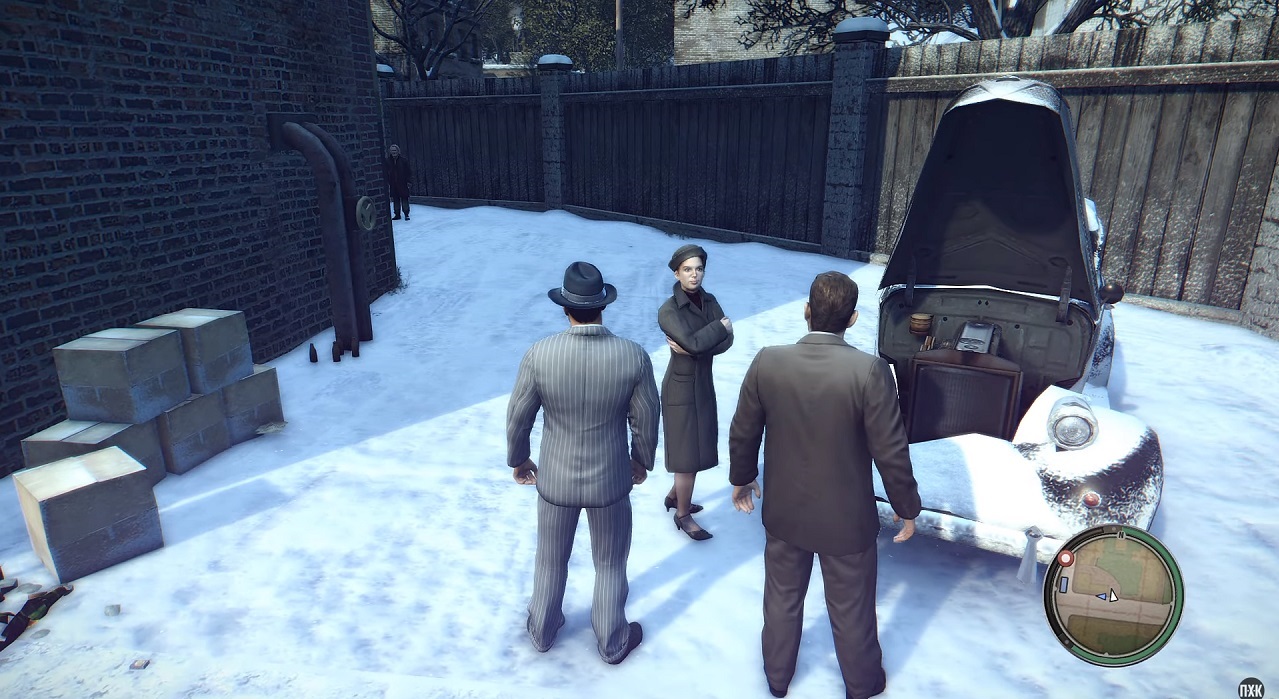Click the blue car marker on minimap
The image size is (1279, 699).
click(1064, 583)
